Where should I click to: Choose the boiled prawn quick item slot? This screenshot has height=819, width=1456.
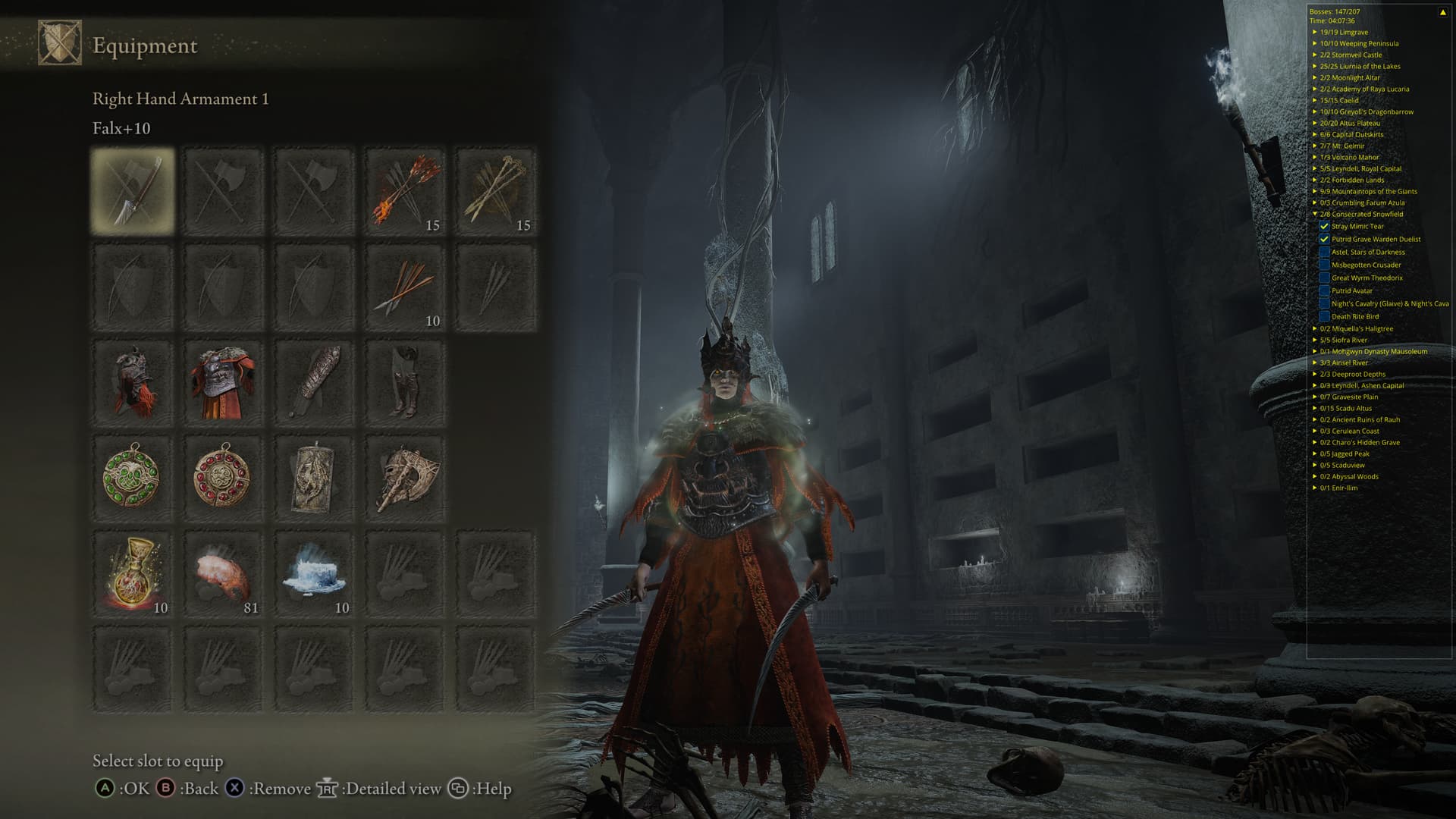[223, 574]
